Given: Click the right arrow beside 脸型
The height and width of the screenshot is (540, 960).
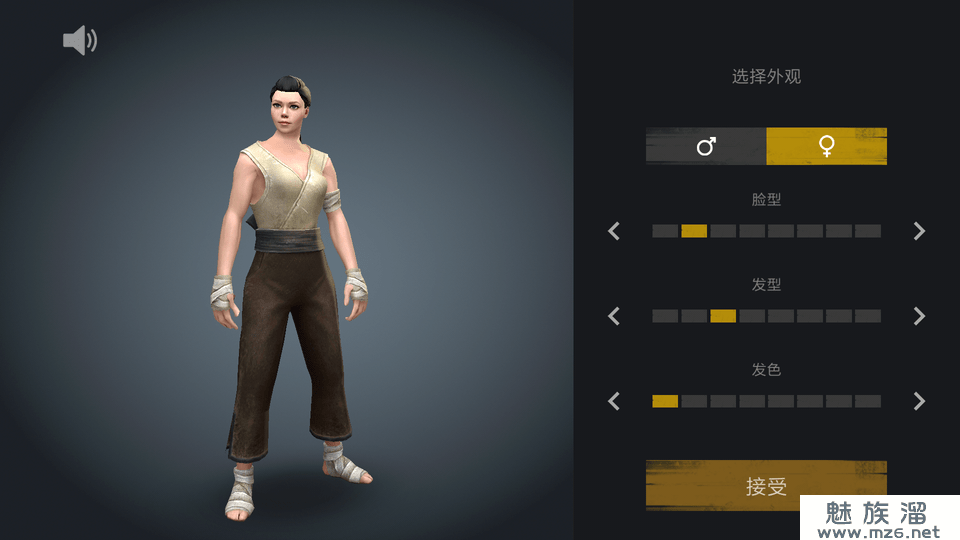Looking at the screenshot, I should [919, 231].
